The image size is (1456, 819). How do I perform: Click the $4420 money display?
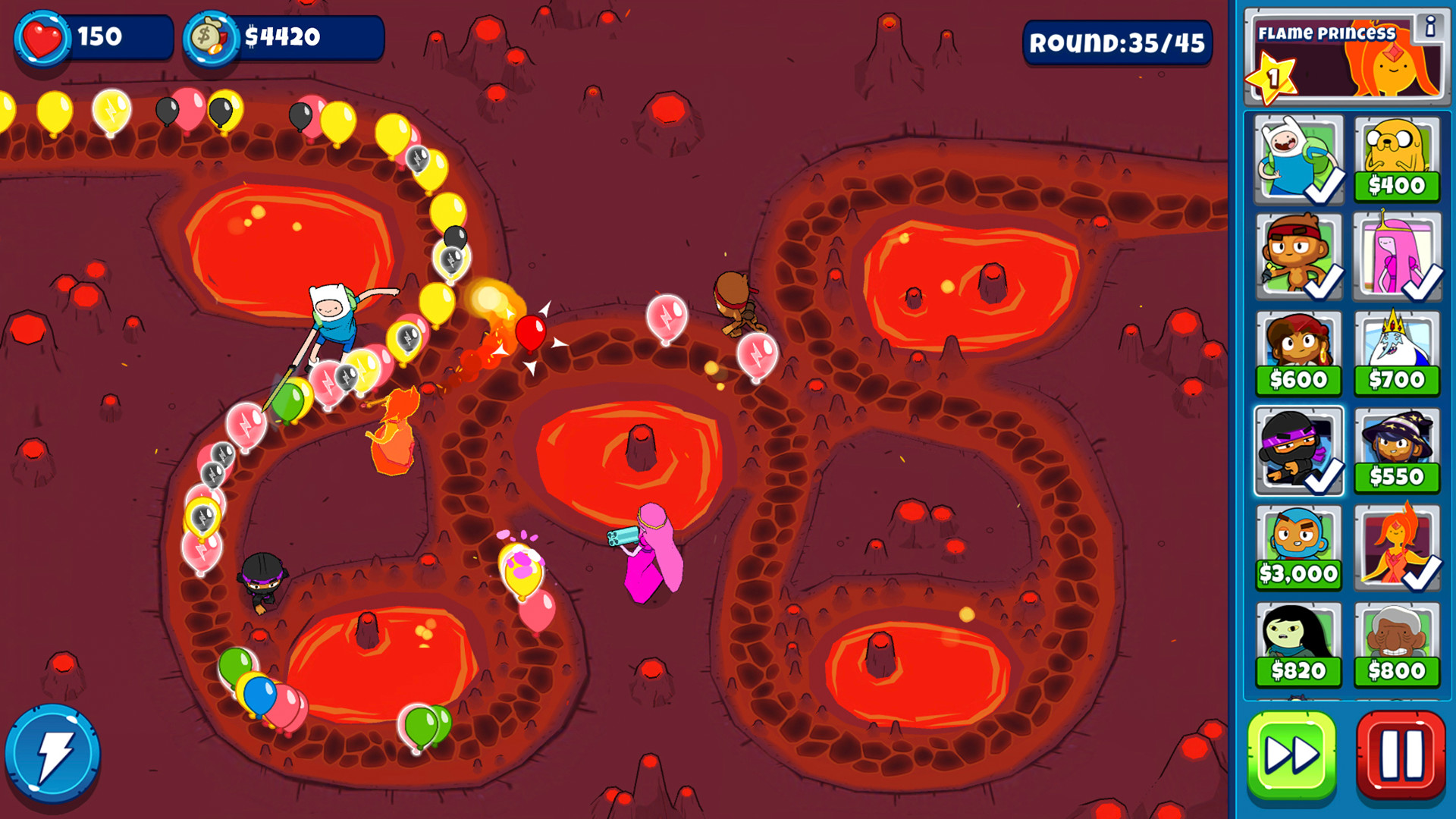click(277, 36)
